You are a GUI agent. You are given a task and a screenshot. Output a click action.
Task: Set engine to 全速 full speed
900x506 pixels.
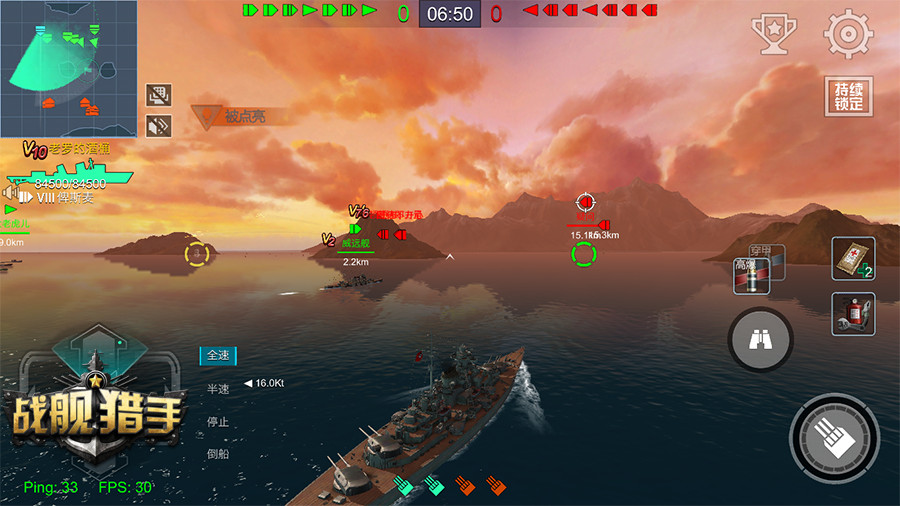pos(218,355)
